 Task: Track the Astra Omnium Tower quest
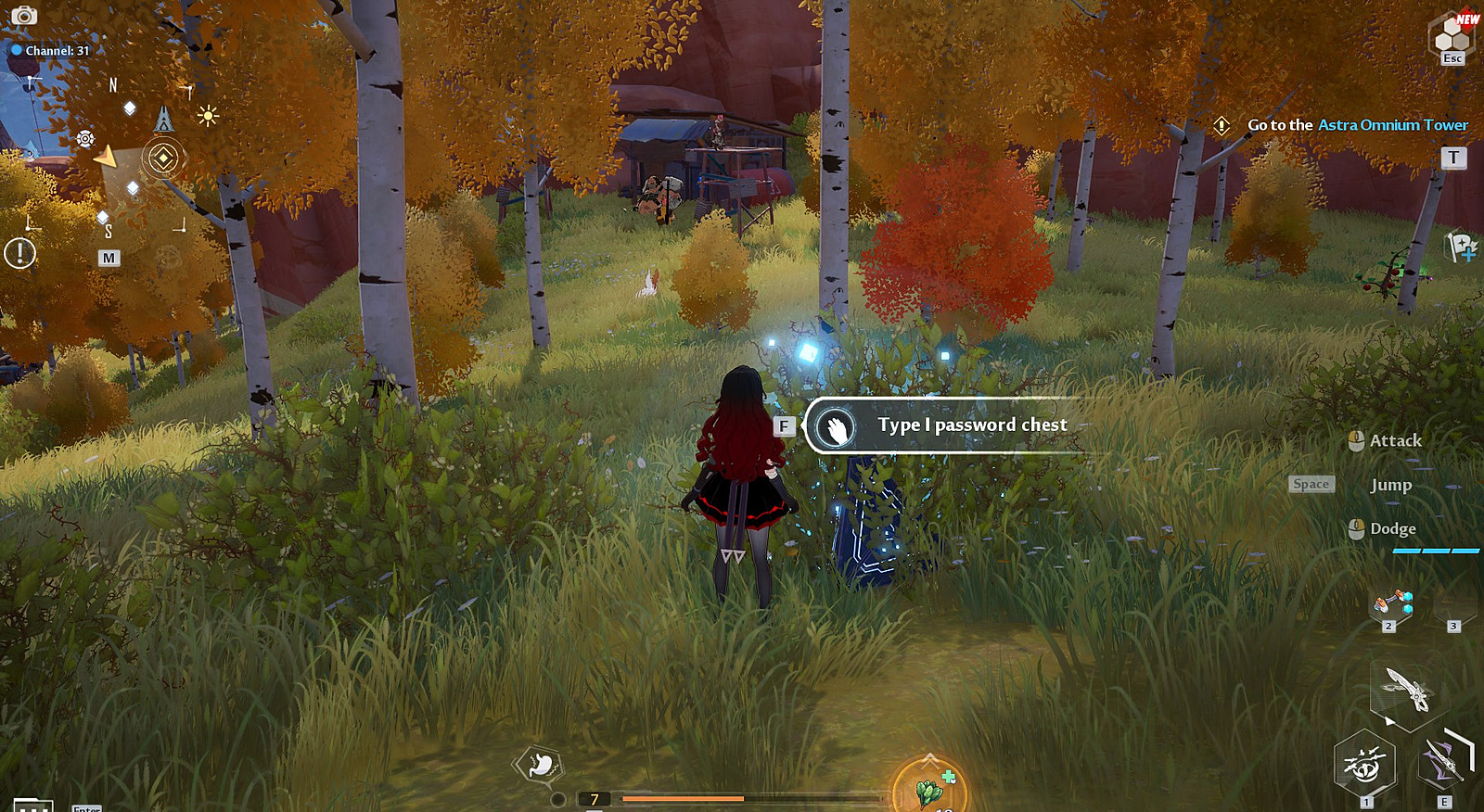pos(1357,125)
